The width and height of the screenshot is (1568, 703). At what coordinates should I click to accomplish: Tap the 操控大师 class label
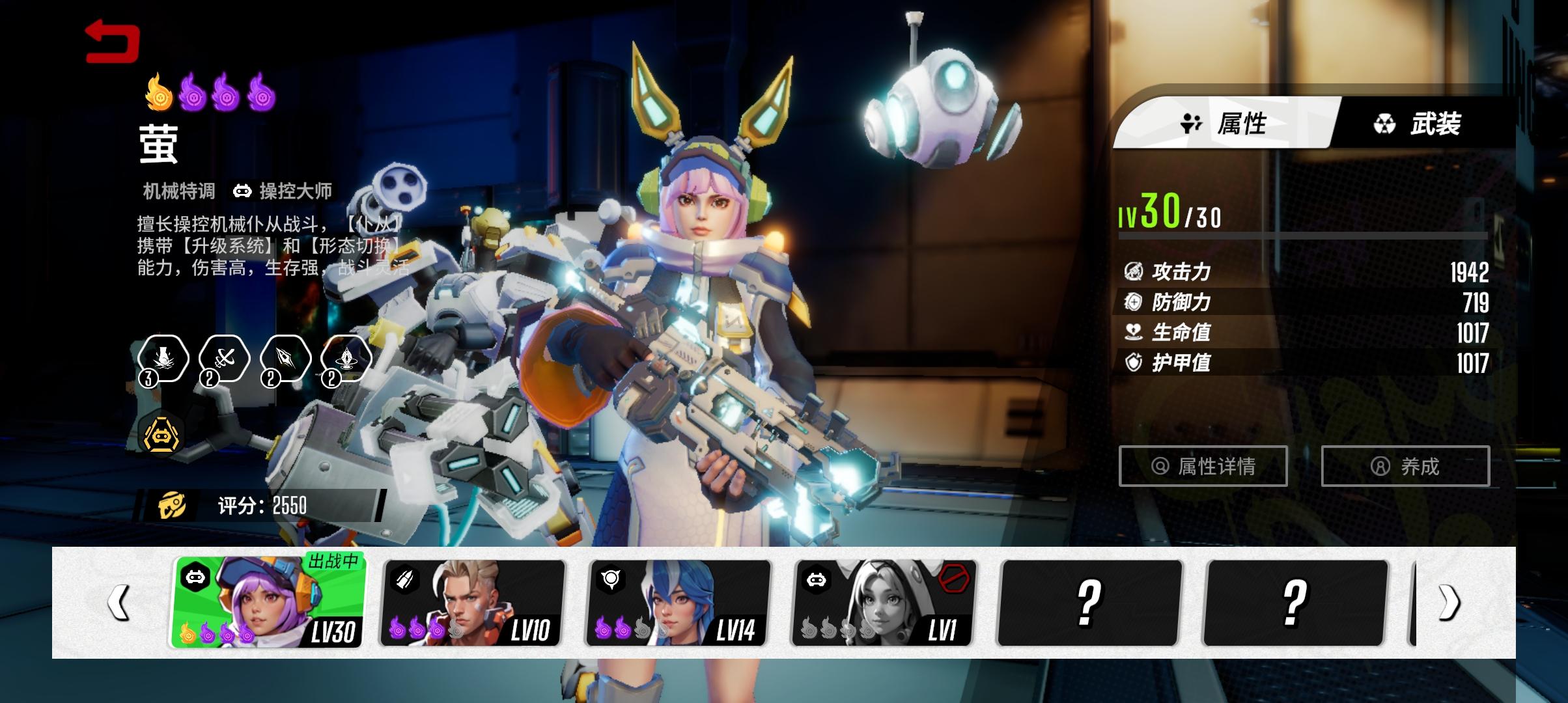tap(283, 191)
